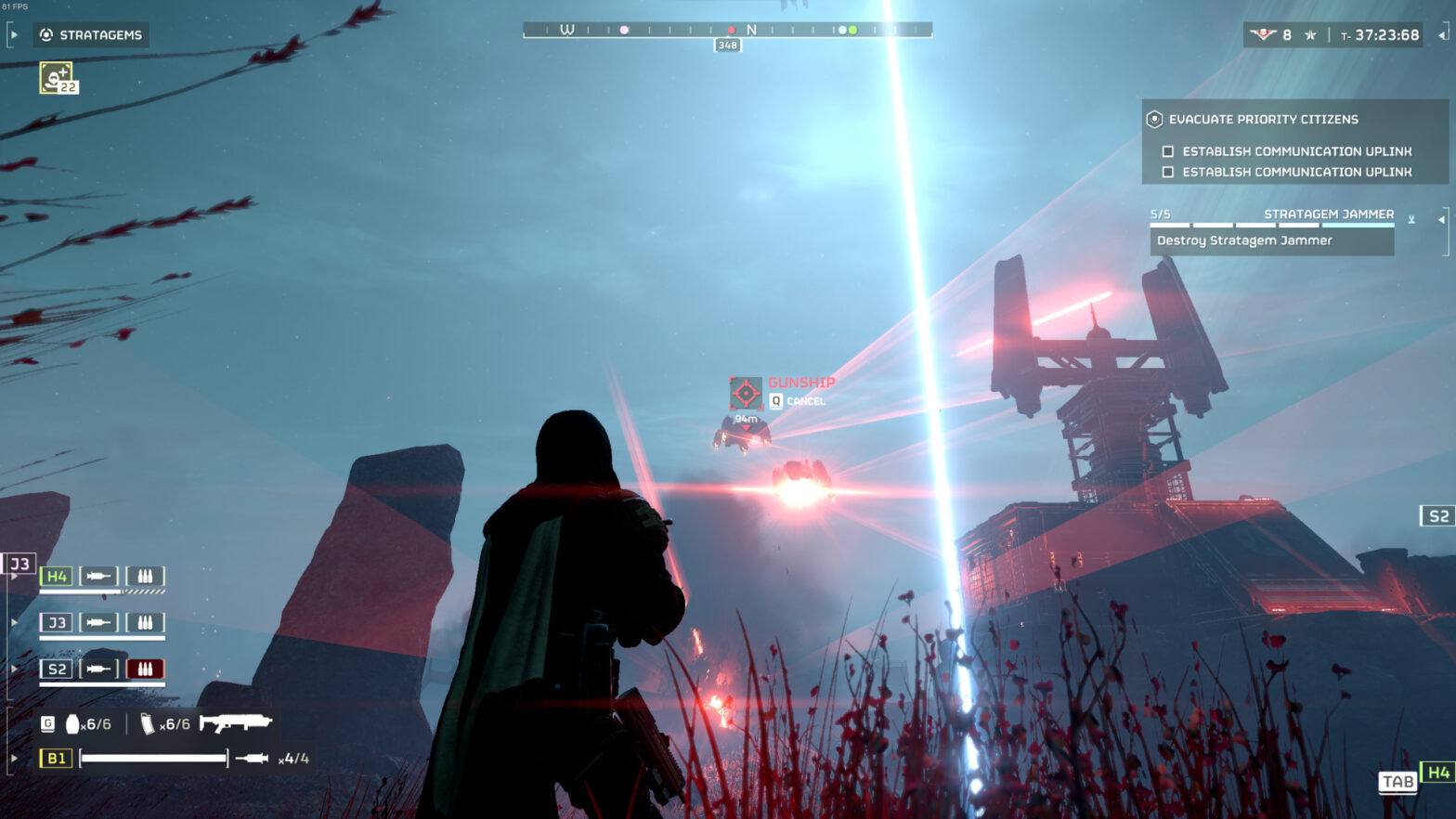
Task: Tick the second Establish Communication Uplink checkbox
Action: point(1168,172)
